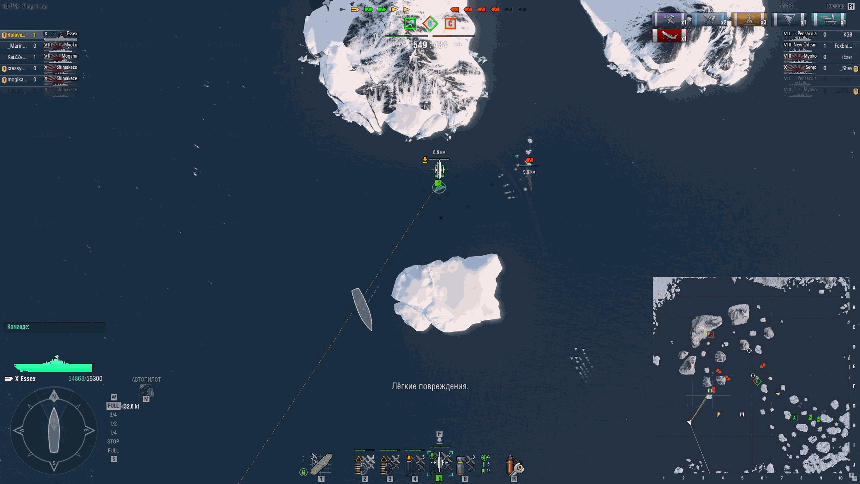Select the squadron in slot 2

coord(365,463)
